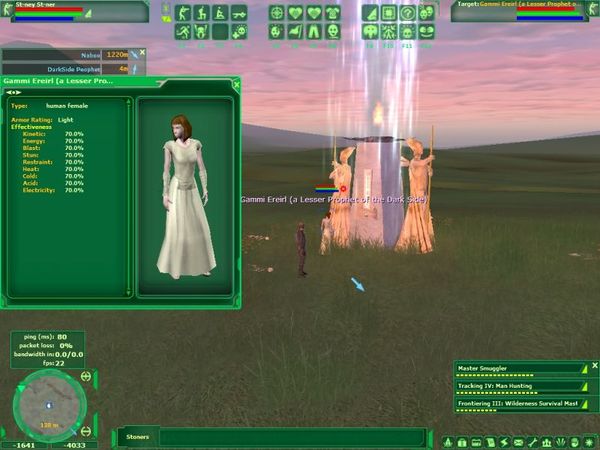Open the inventory bag menu icon
Screen dimensions: 600x450
[x=462, y=442]
